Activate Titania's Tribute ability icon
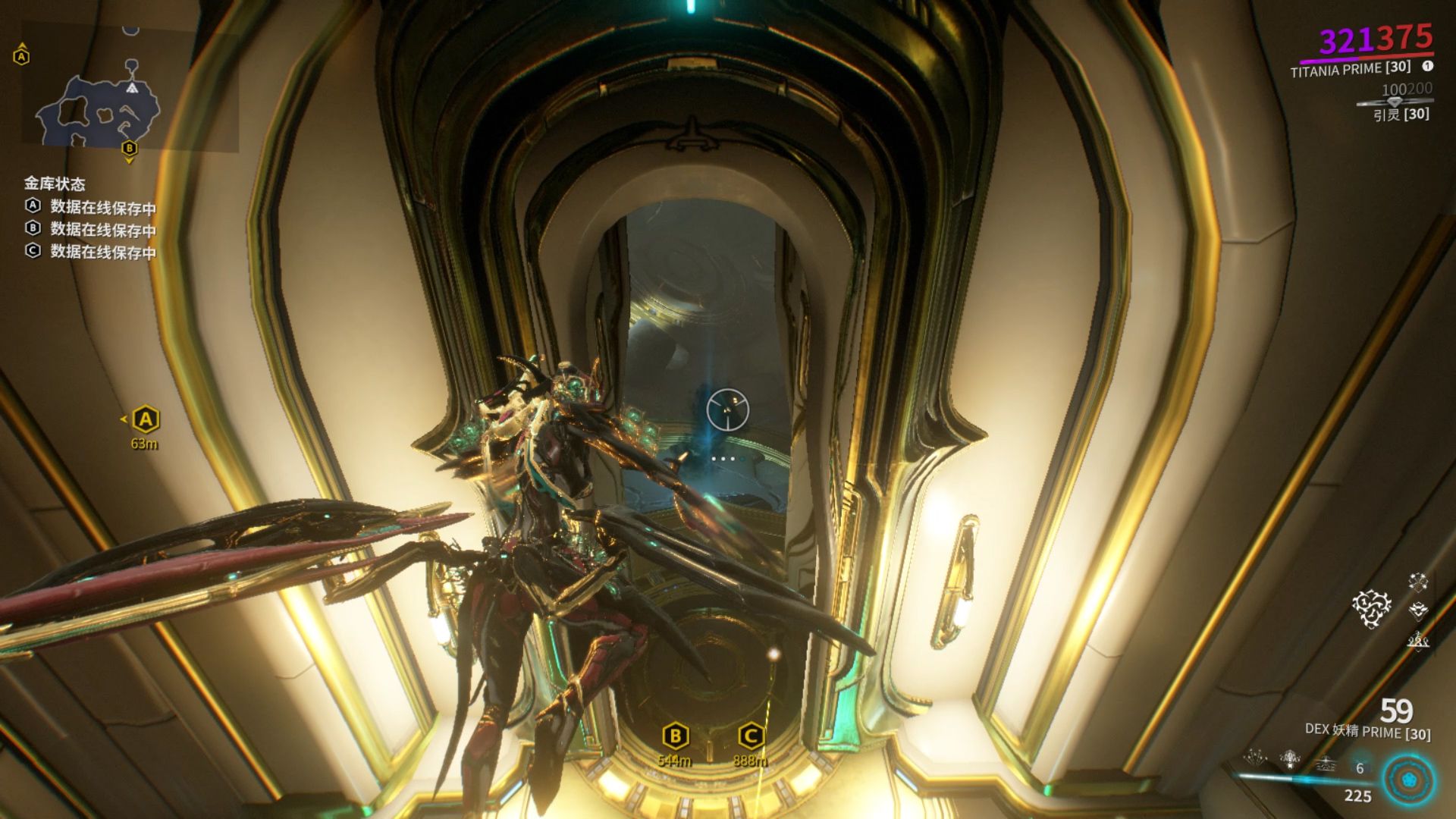1456x819 pixels. click(x=1290, y=757)
